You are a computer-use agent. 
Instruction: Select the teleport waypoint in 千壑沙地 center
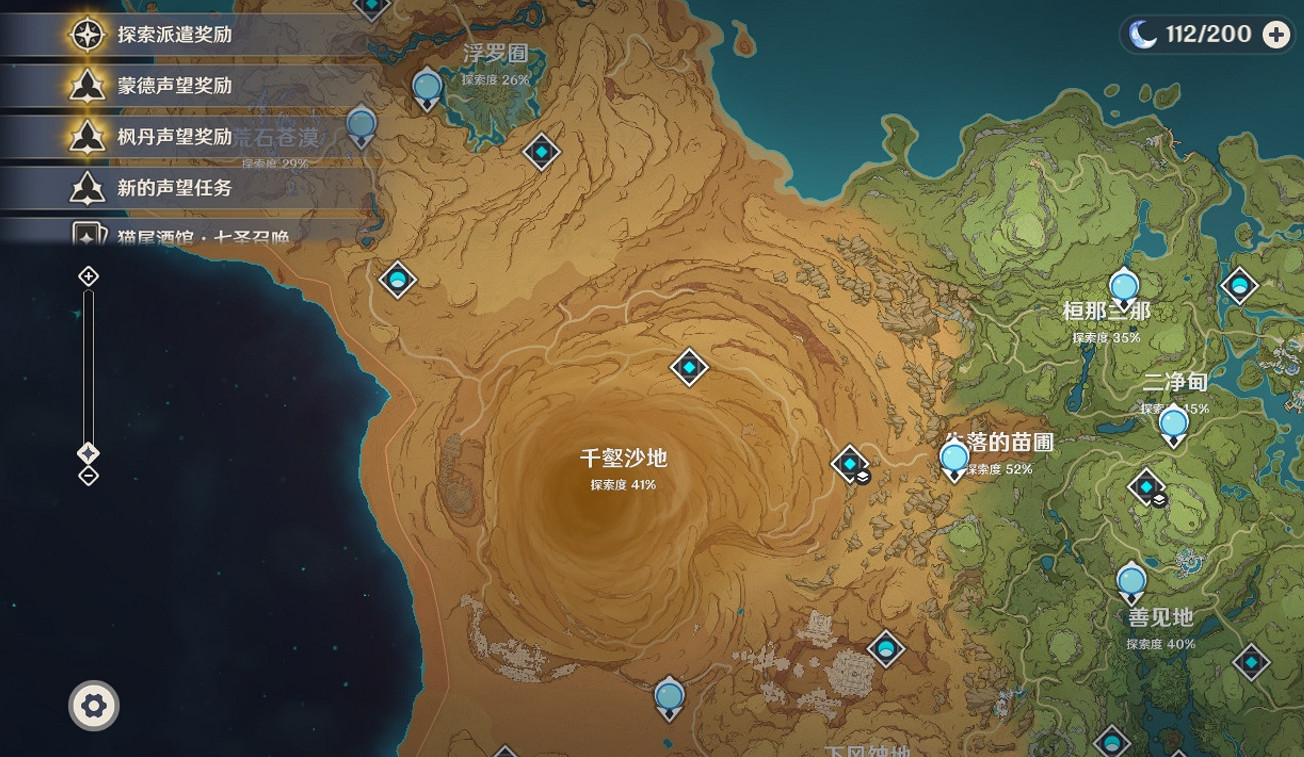[x=688, y=367]
